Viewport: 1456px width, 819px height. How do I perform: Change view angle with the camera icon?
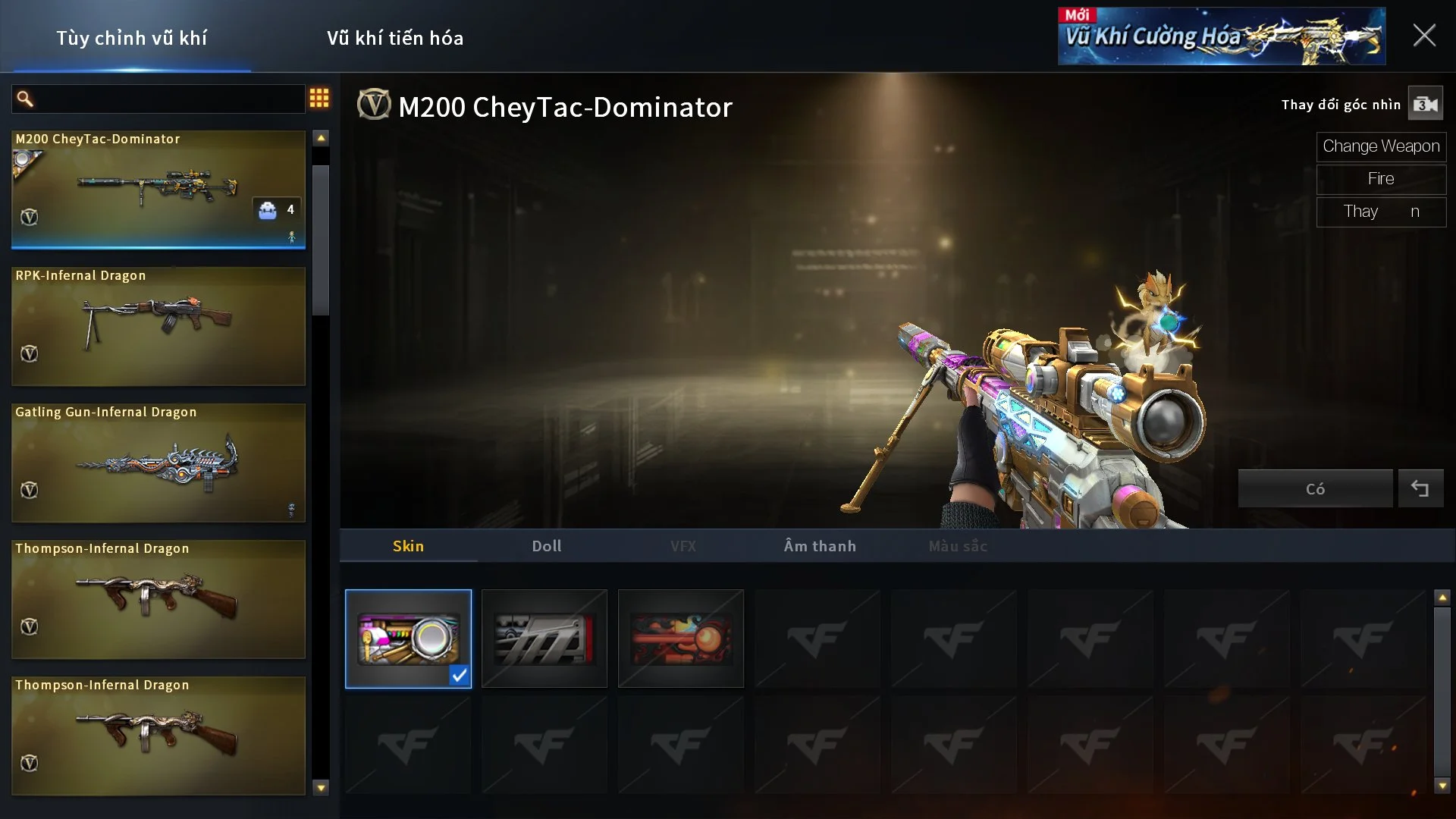tap(1425, 105)
